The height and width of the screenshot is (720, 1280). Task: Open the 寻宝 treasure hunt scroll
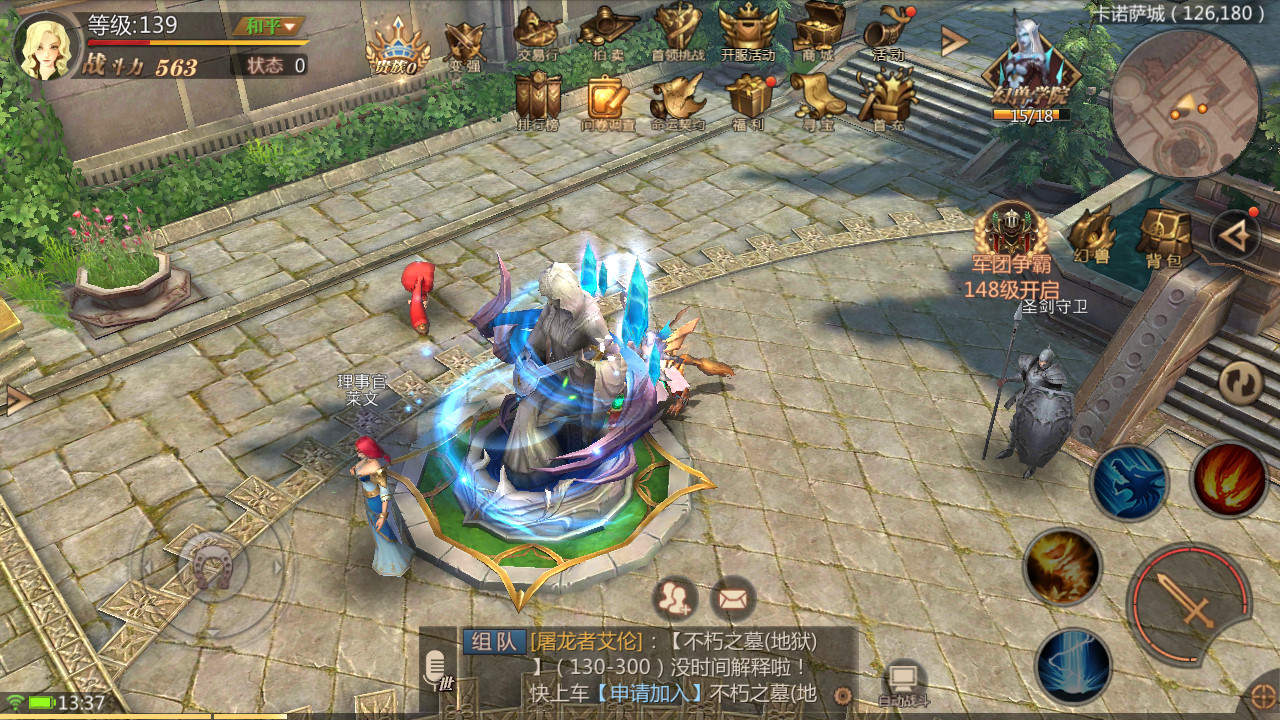(817, 98)
